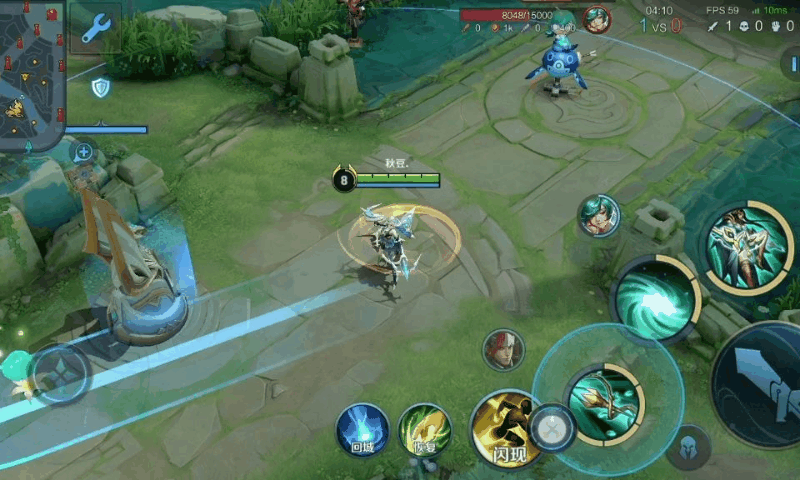Click the enemy portrait beside the top health bar
Image resolution: width=800 pixels, height=480 pixels.
point(597,19)
